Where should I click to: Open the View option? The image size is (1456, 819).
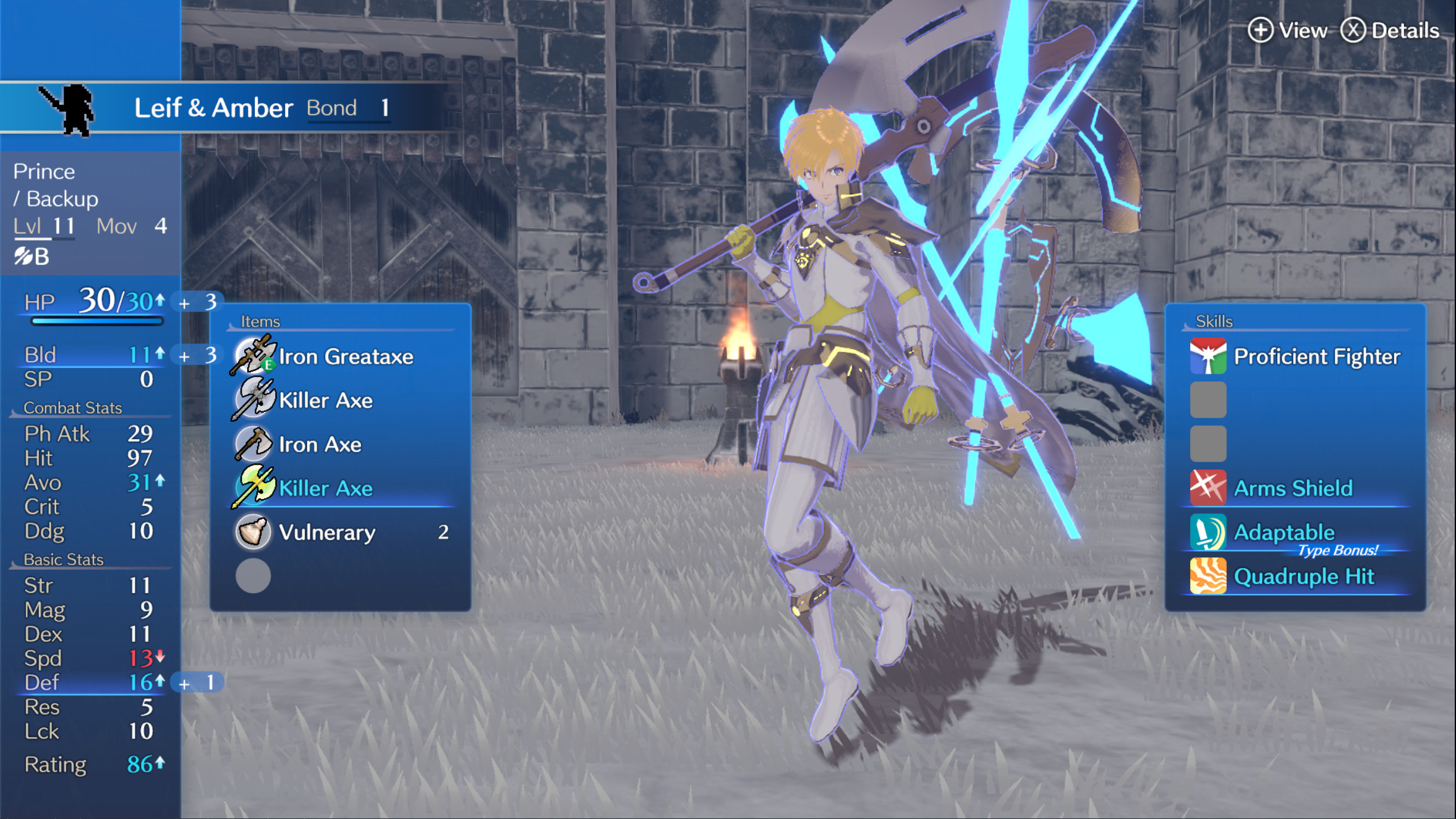click(x=1288, y=30)
